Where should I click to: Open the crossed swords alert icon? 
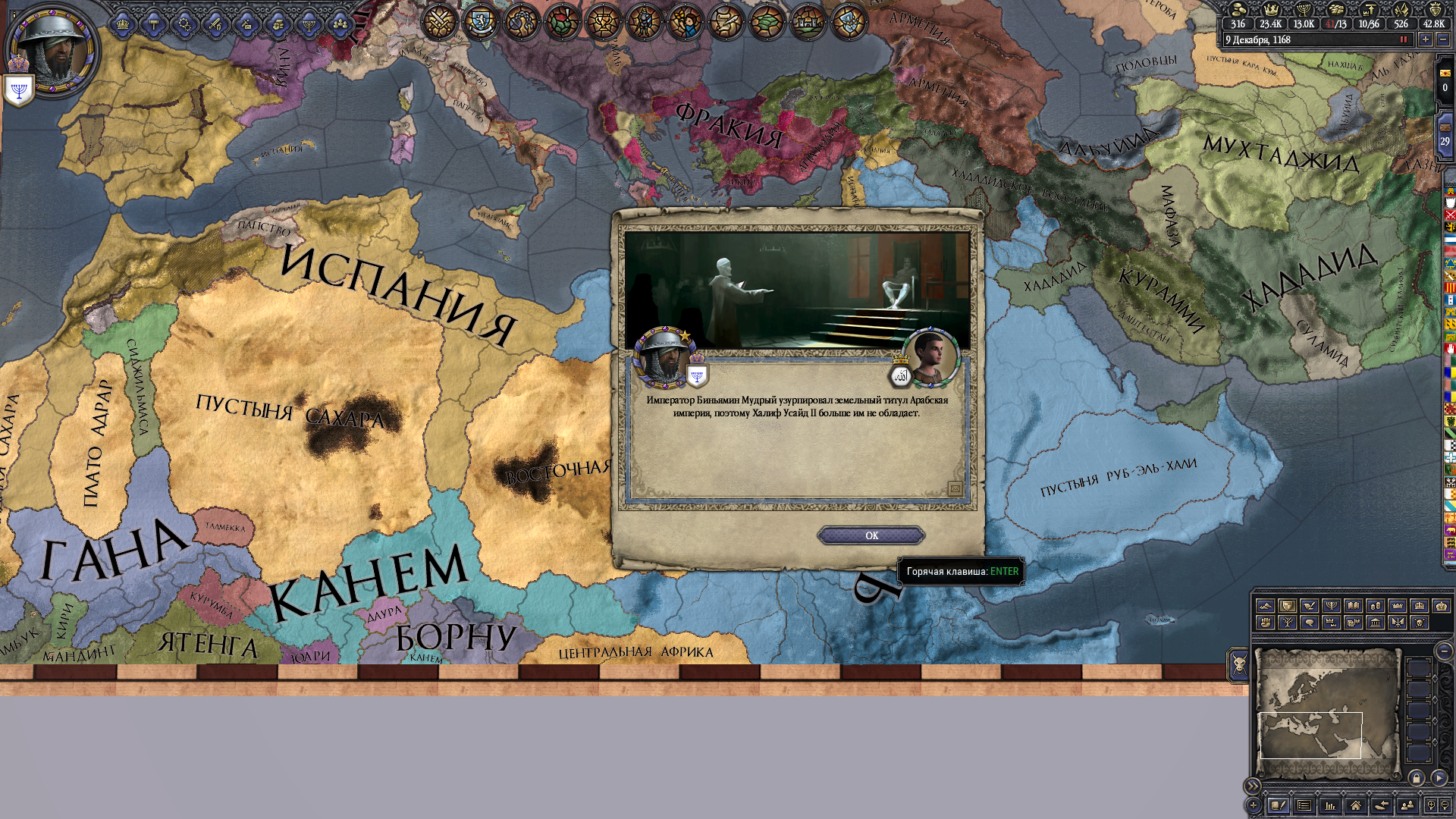pos(439,22)
